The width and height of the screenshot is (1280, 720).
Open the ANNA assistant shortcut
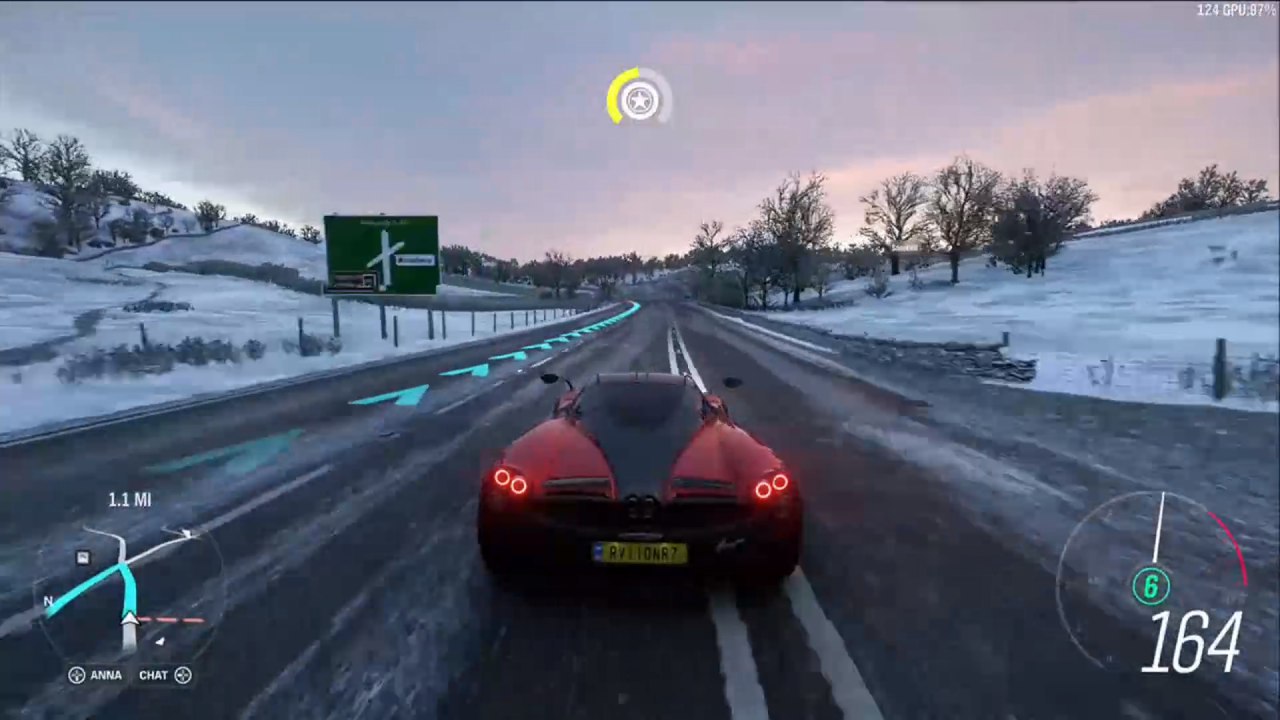pyautogui.click(x=95, y=675)
